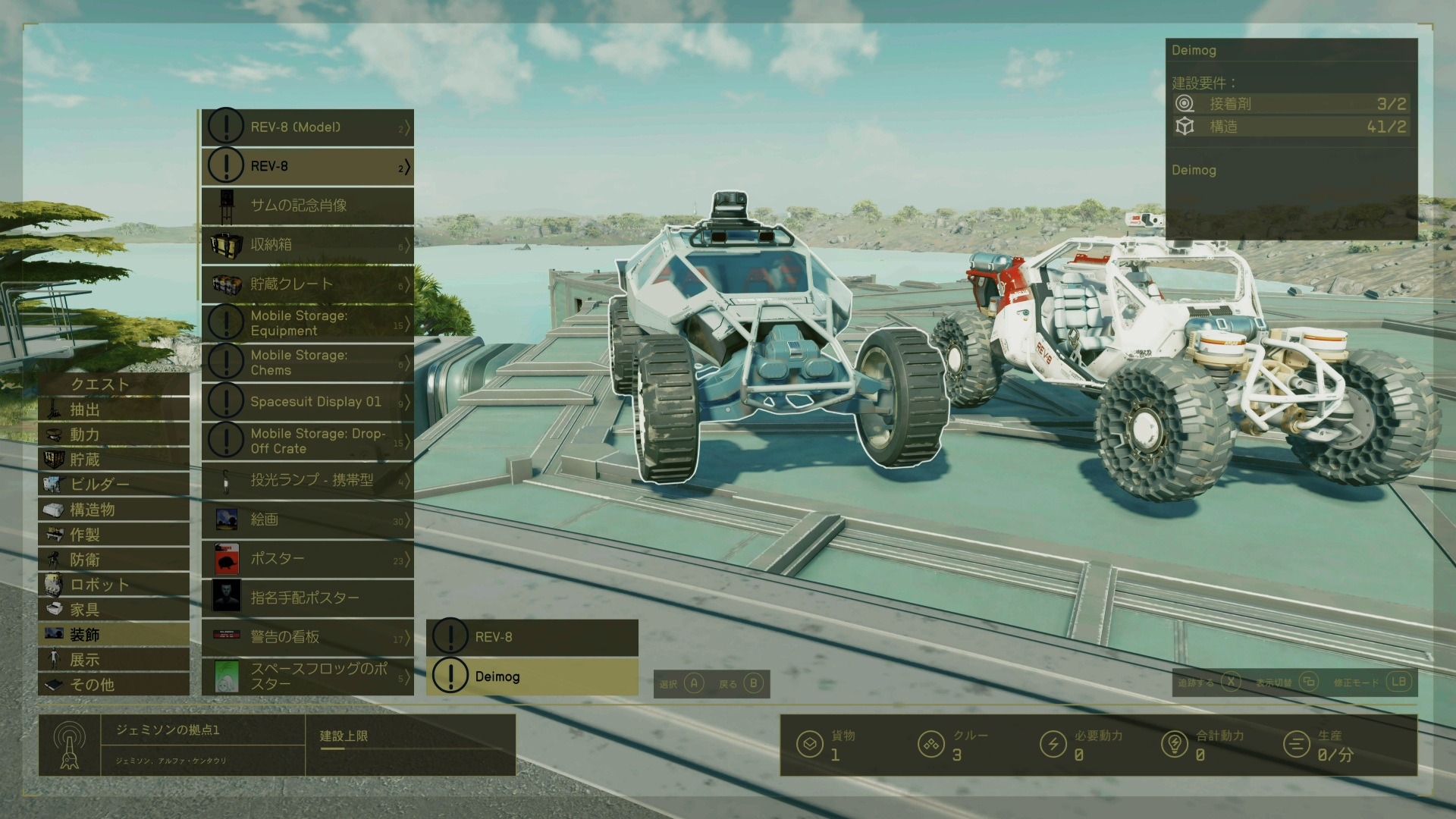This screenshot has height=819, width=1456.
Task: Select the 警告の看板 warning sign entry
Action: point(307,637)
